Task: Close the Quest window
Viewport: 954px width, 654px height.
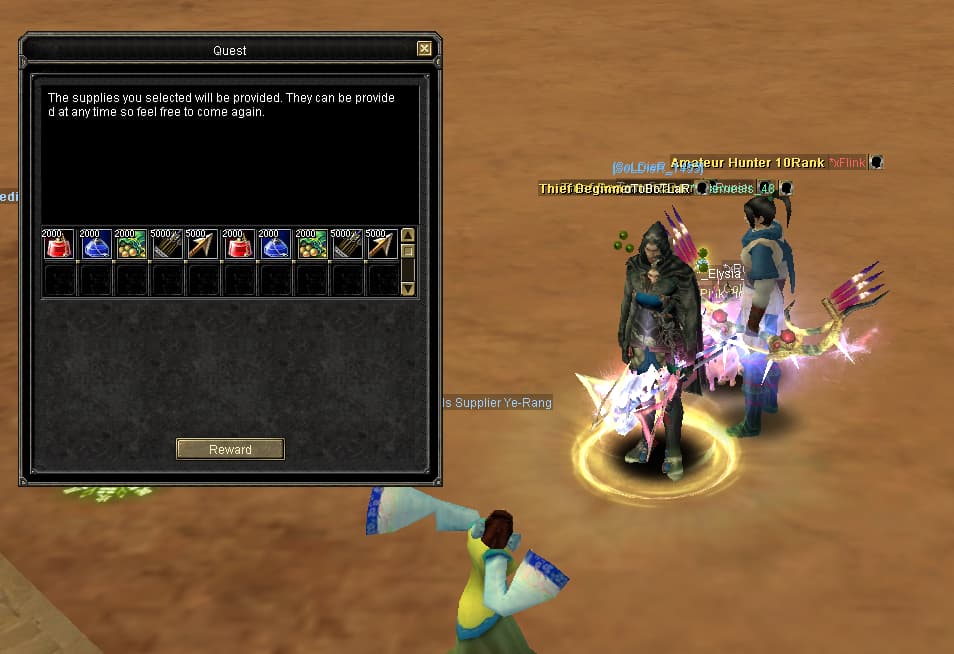Action: pos(424,48)
